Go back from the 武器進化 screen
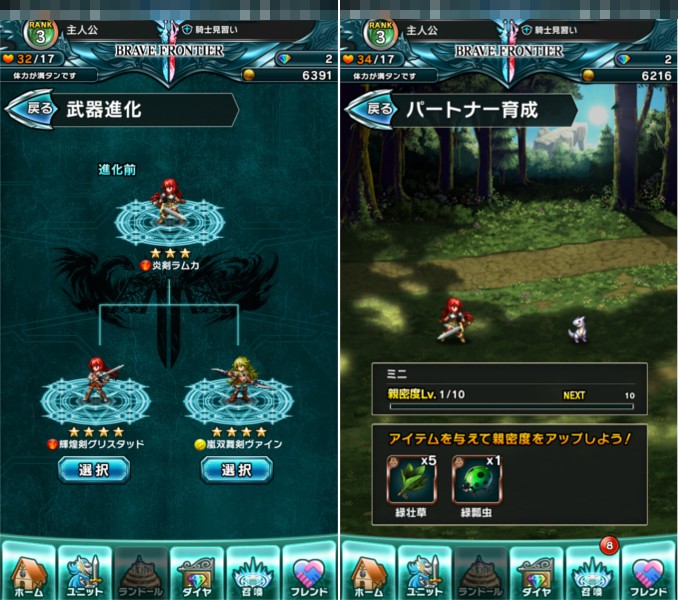 click(x=38, y=109)
